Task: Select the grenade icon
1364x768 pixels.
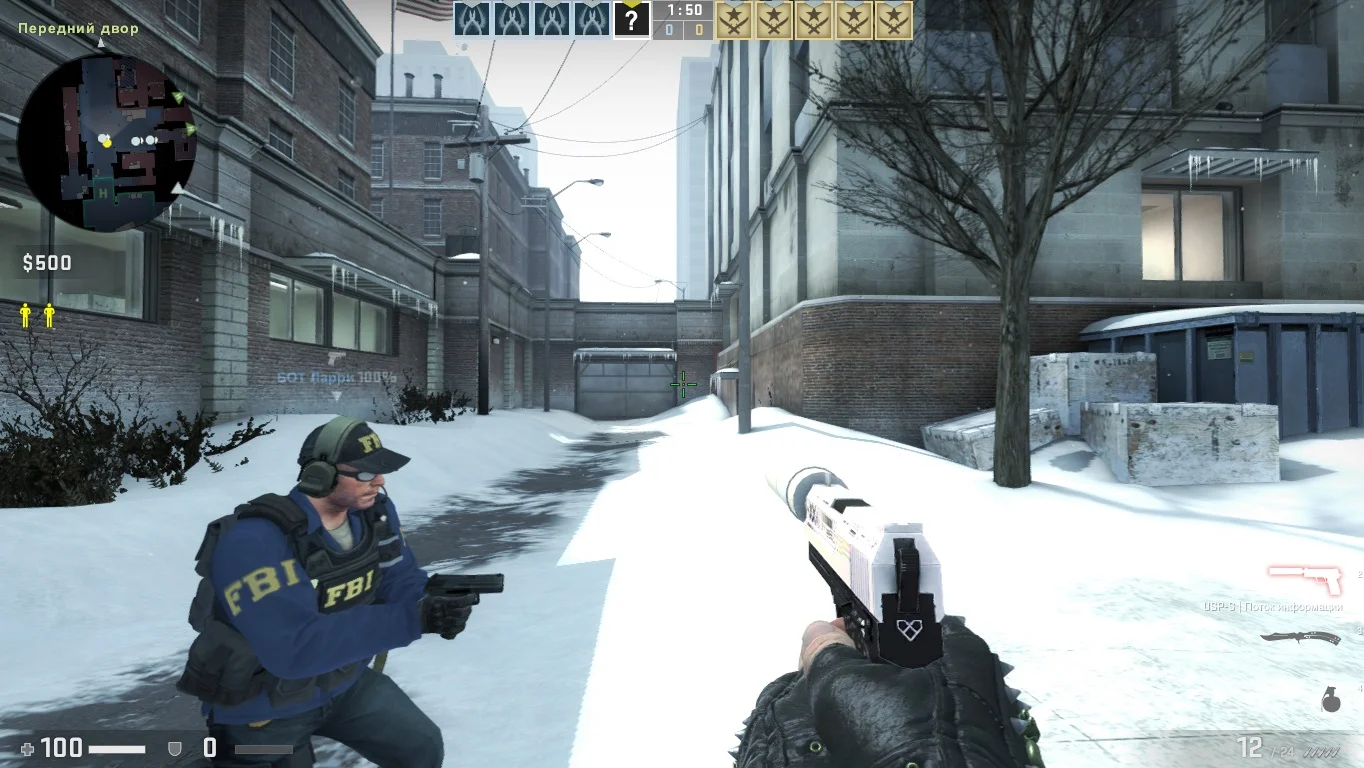Action: pyautogui.click(x=1331, y=700)
